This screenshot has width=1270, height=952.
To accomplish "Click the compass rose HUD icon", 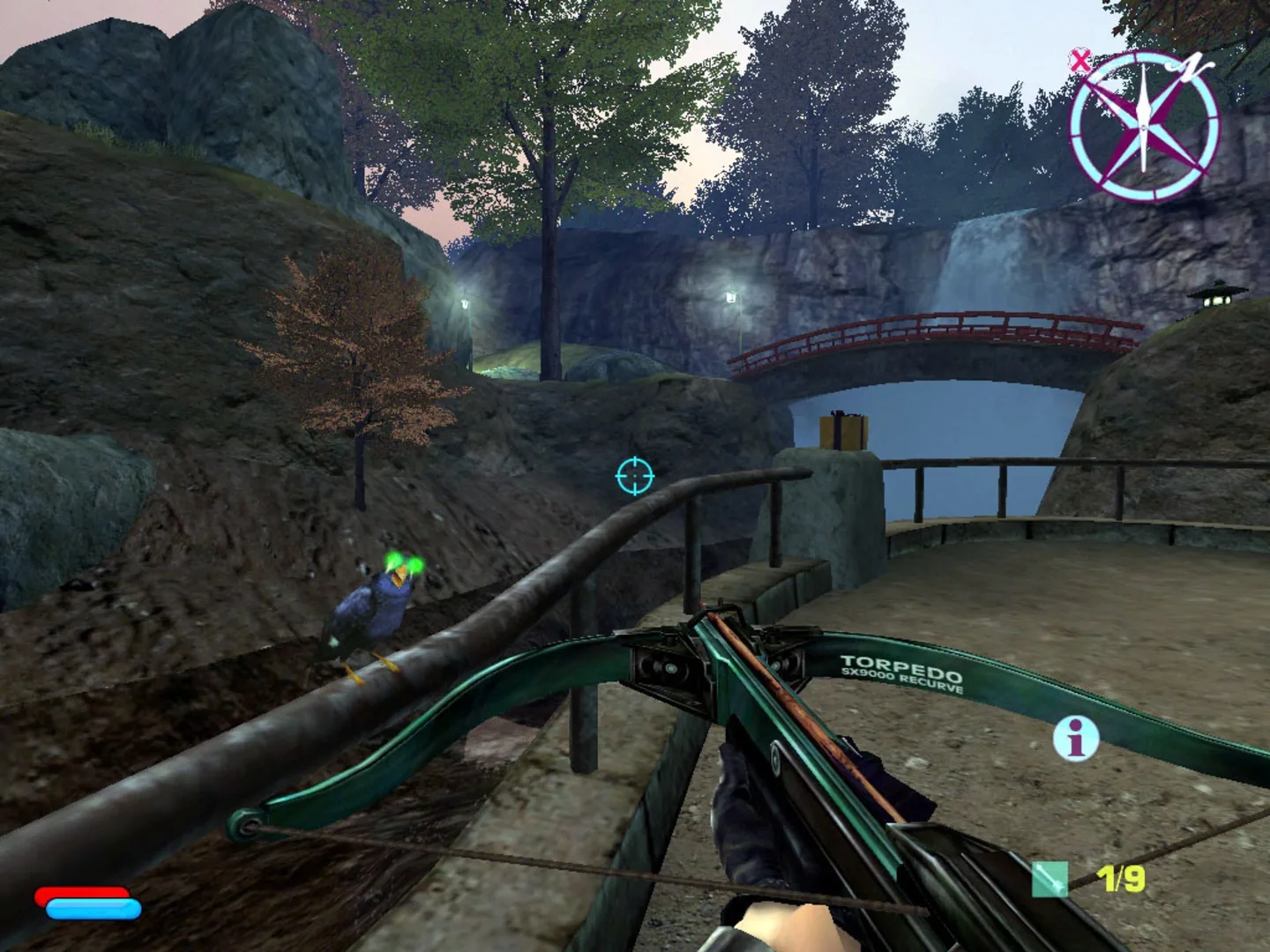I will click(x=1144, y=128).
